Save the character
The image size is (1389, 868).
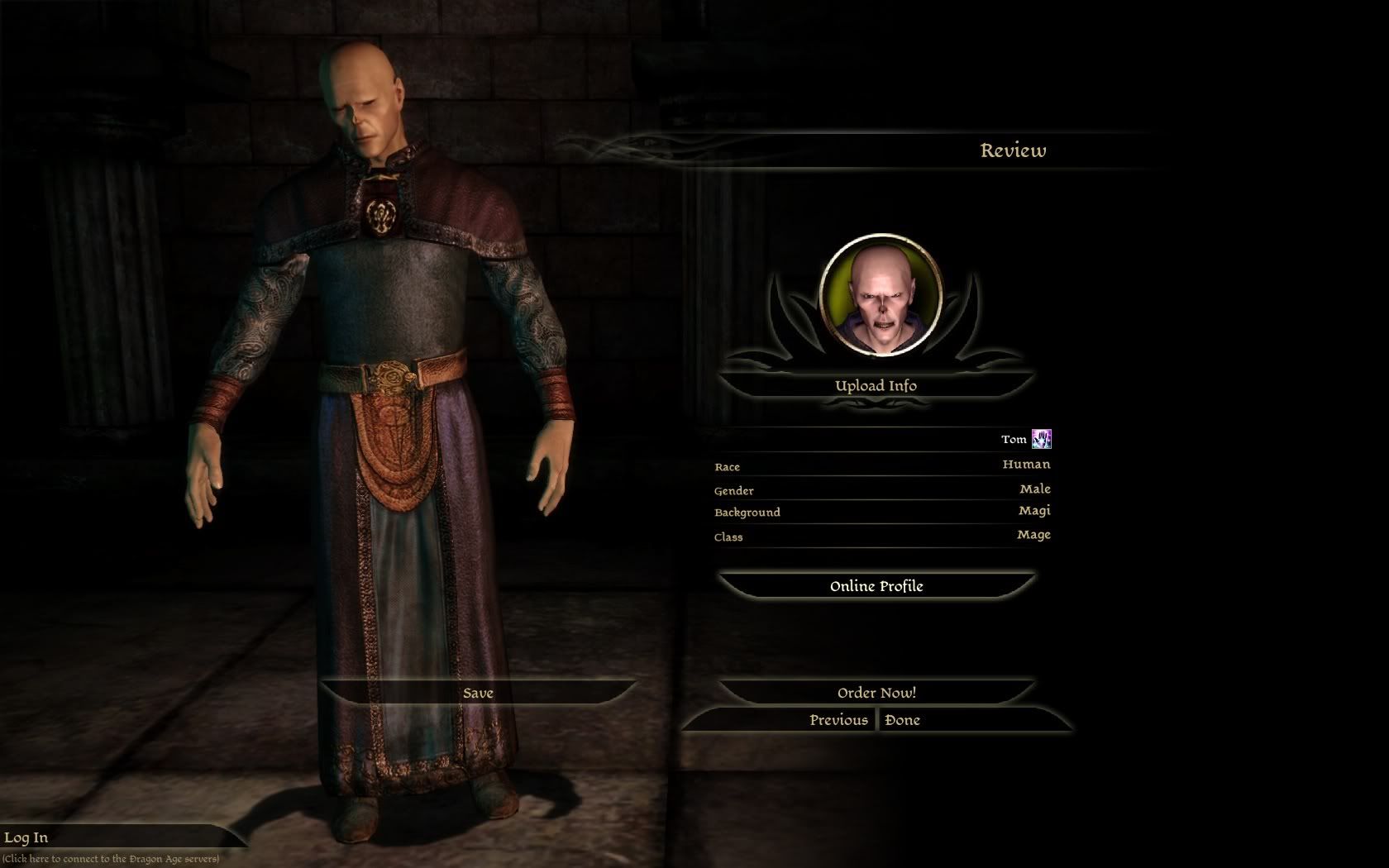(x=478, y=693)
